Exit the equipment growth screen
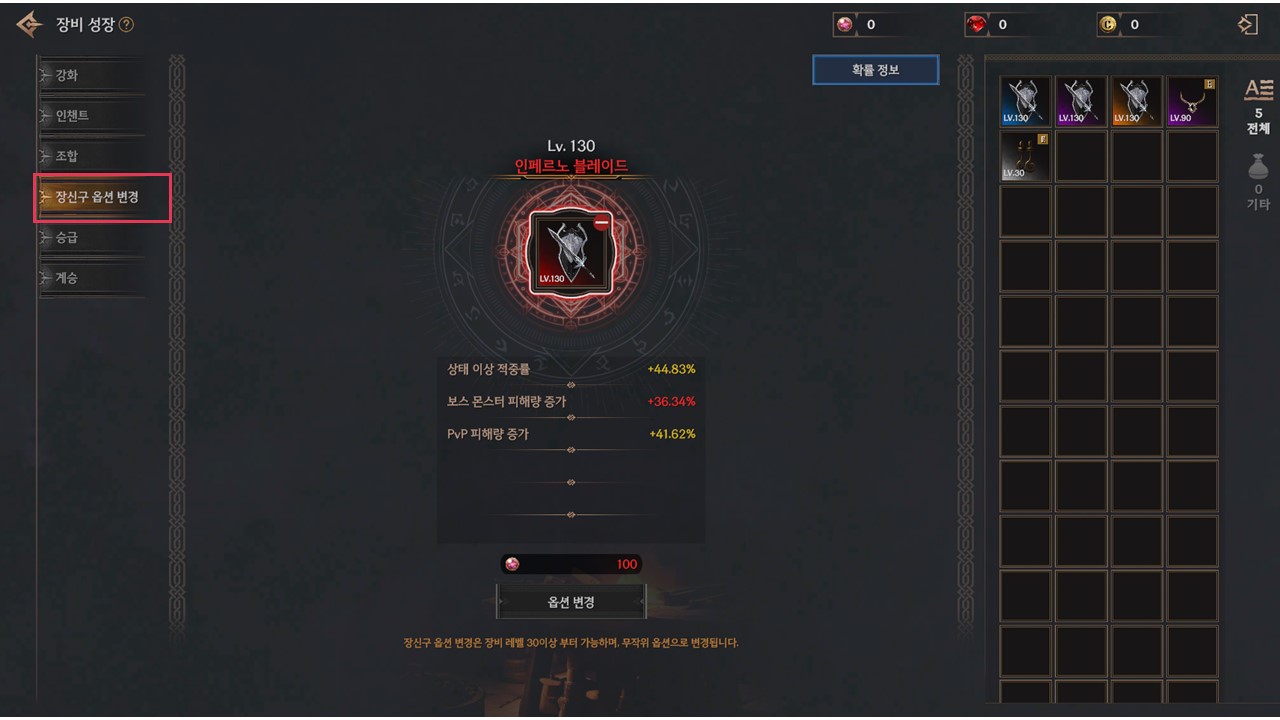 [x=1247, y=25]
